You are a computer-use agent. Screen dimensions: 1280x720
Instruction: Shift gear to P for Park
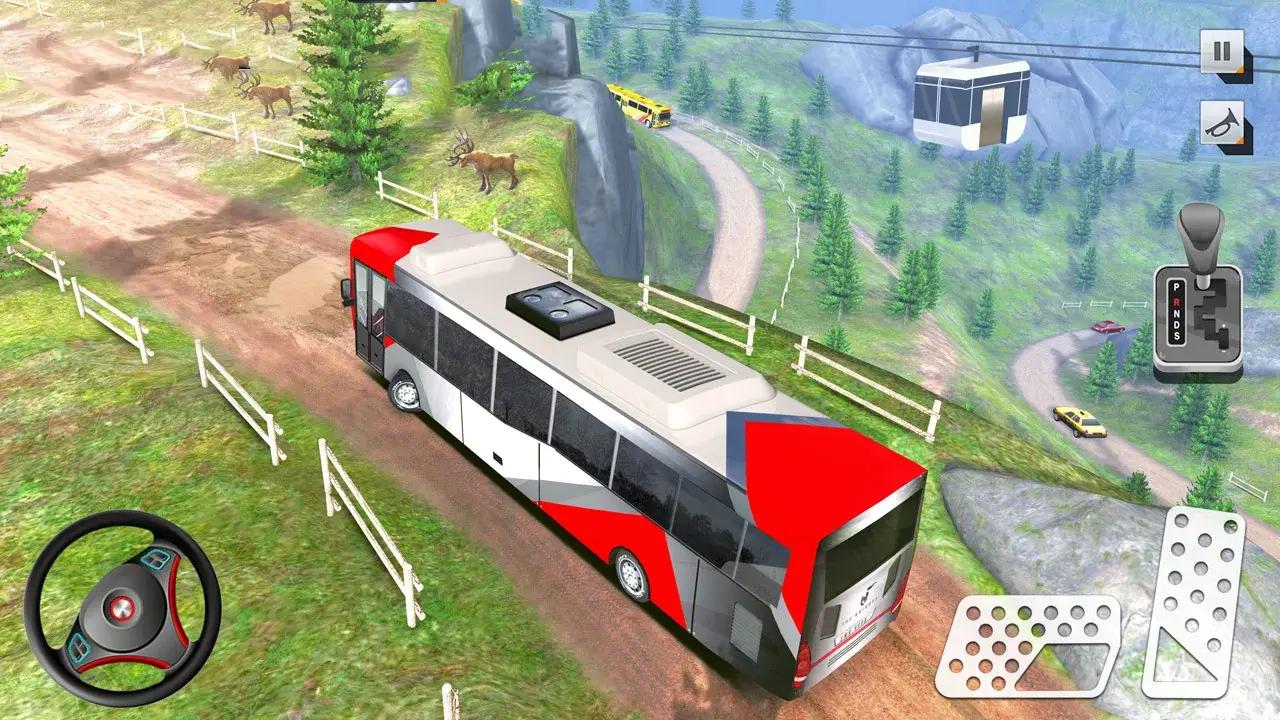pos(1176,287)
